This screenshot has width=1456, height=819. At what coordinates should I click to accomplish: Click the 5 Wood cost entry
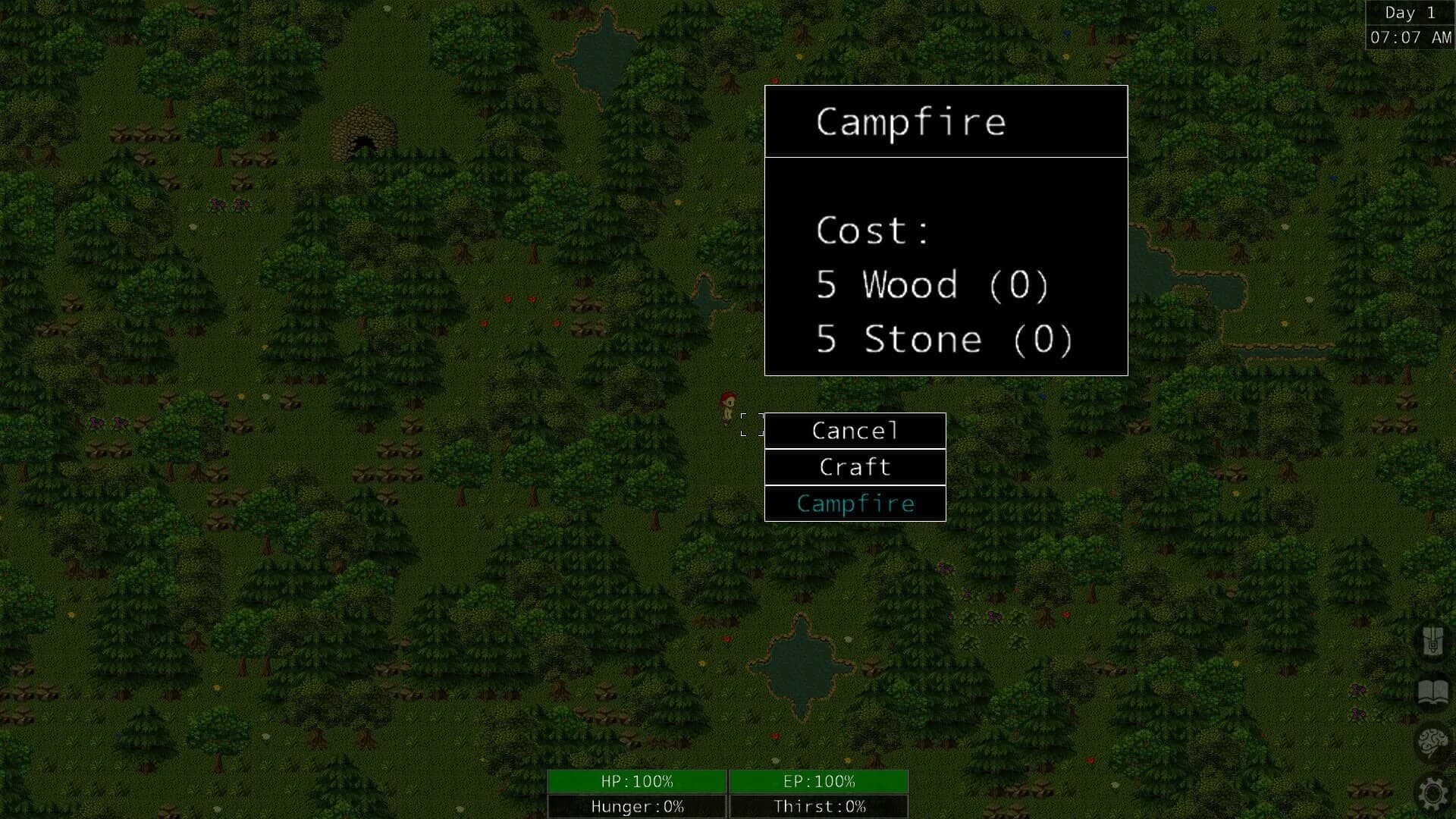pyautogui.click(x=933, y=286)
